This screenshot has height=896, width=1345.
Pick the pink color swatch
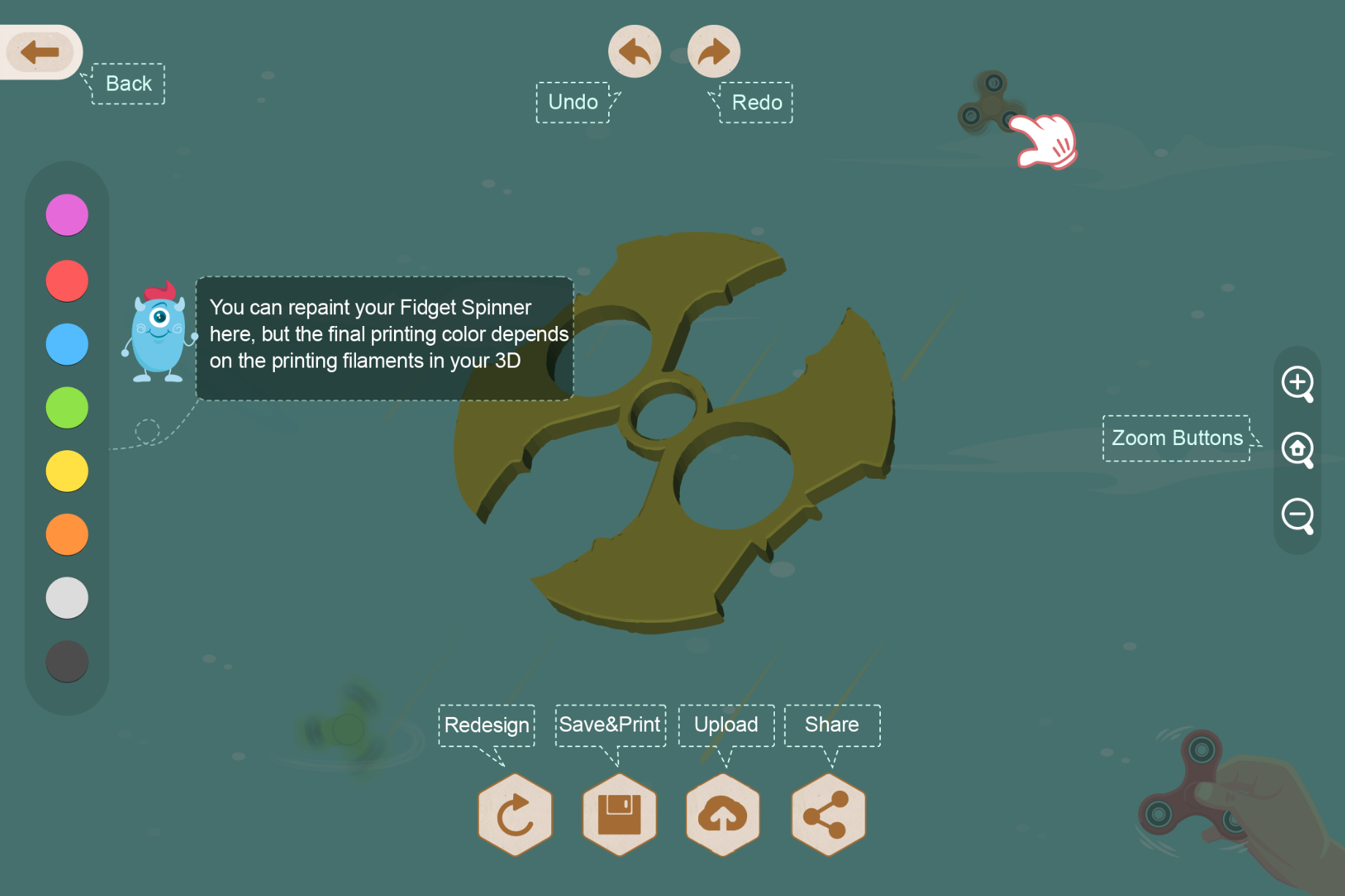67,215
